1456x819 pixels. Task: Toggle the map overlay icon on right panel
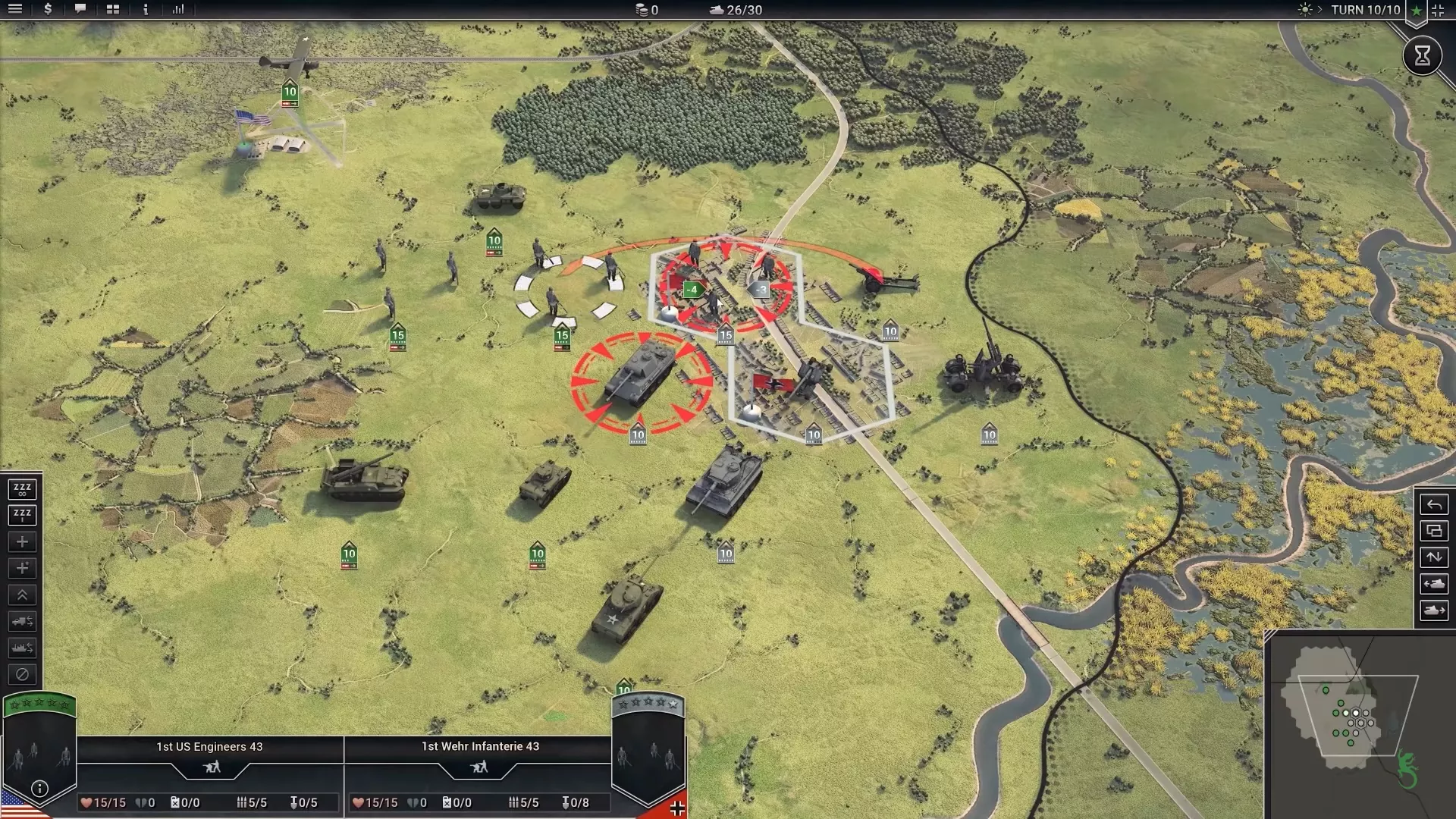(1435, 531)
